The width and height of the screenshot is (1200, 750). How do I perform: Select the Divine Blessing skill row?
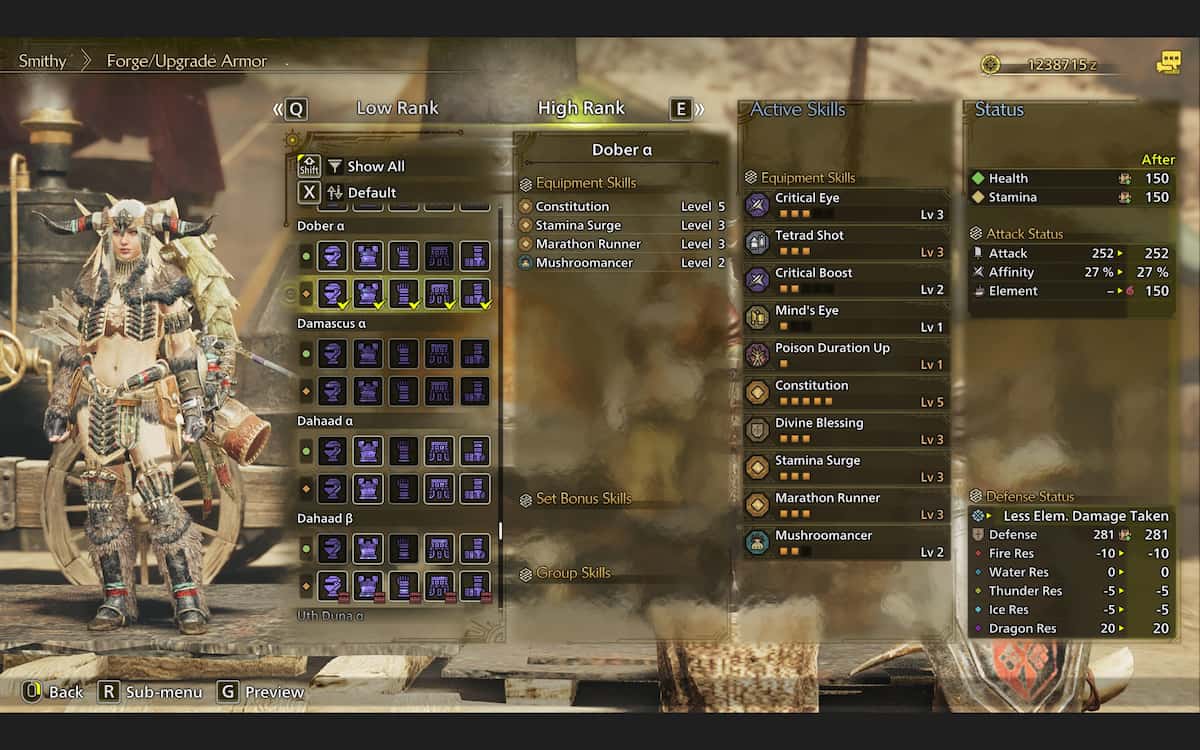click(x=845, y=430)
